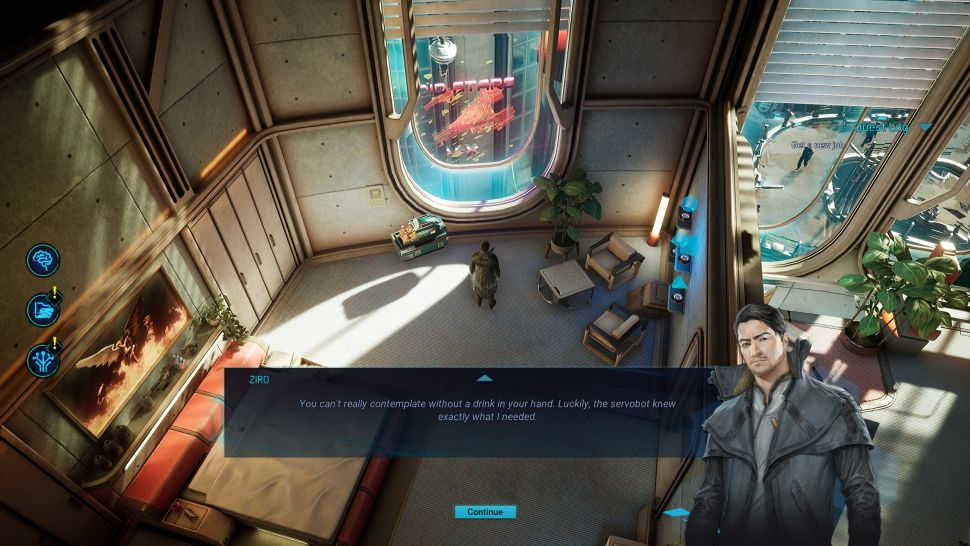The width and height of the screenshot is (970, 546).
Task: Continue the dialogue with Ziro
Action: point(485,512)
